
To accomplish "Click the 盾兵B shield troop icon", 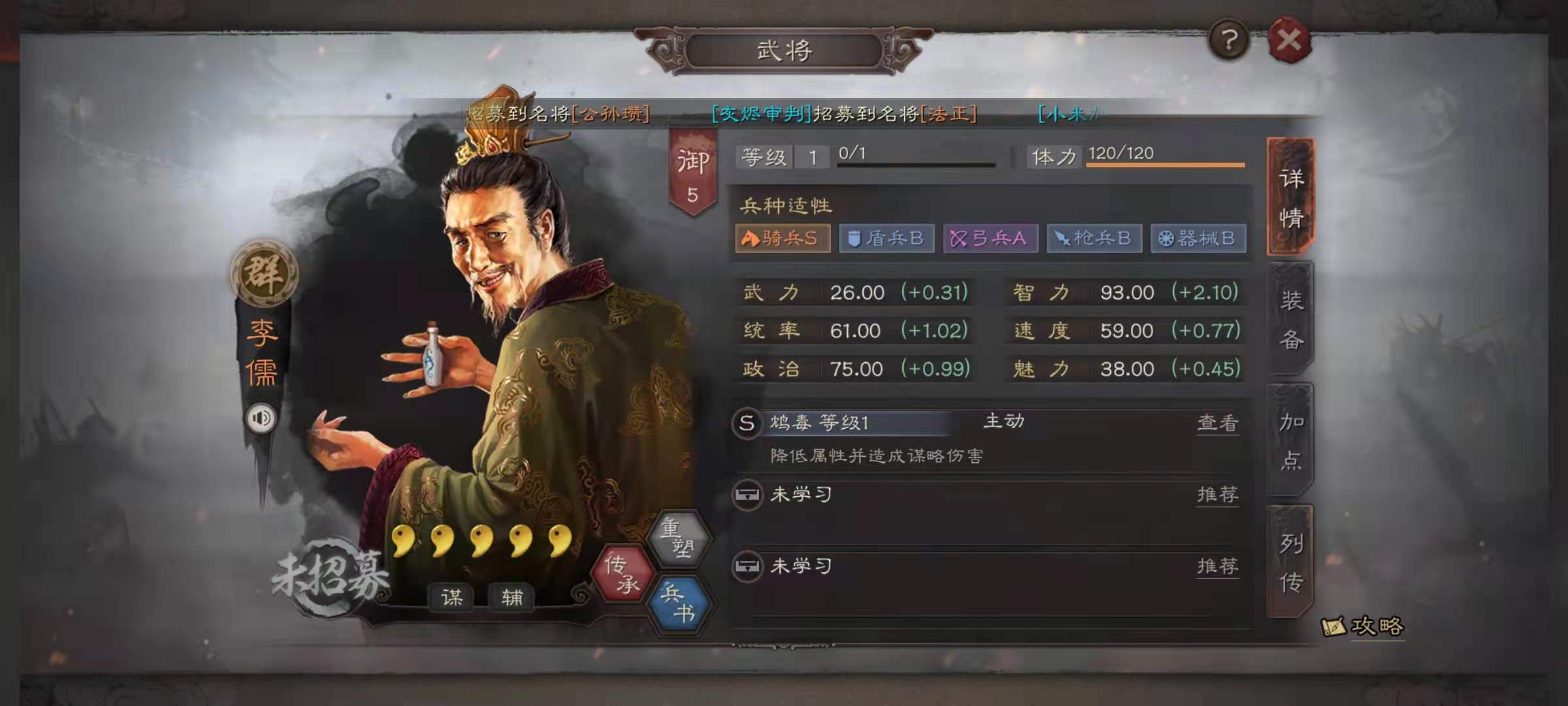I will [x=886, y=239].
